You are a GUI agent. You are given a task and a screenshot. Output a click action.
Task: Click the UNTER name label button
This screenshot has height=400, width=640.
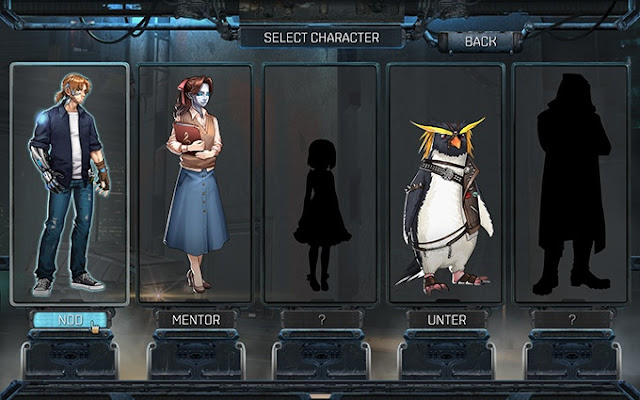pos(445,320)
